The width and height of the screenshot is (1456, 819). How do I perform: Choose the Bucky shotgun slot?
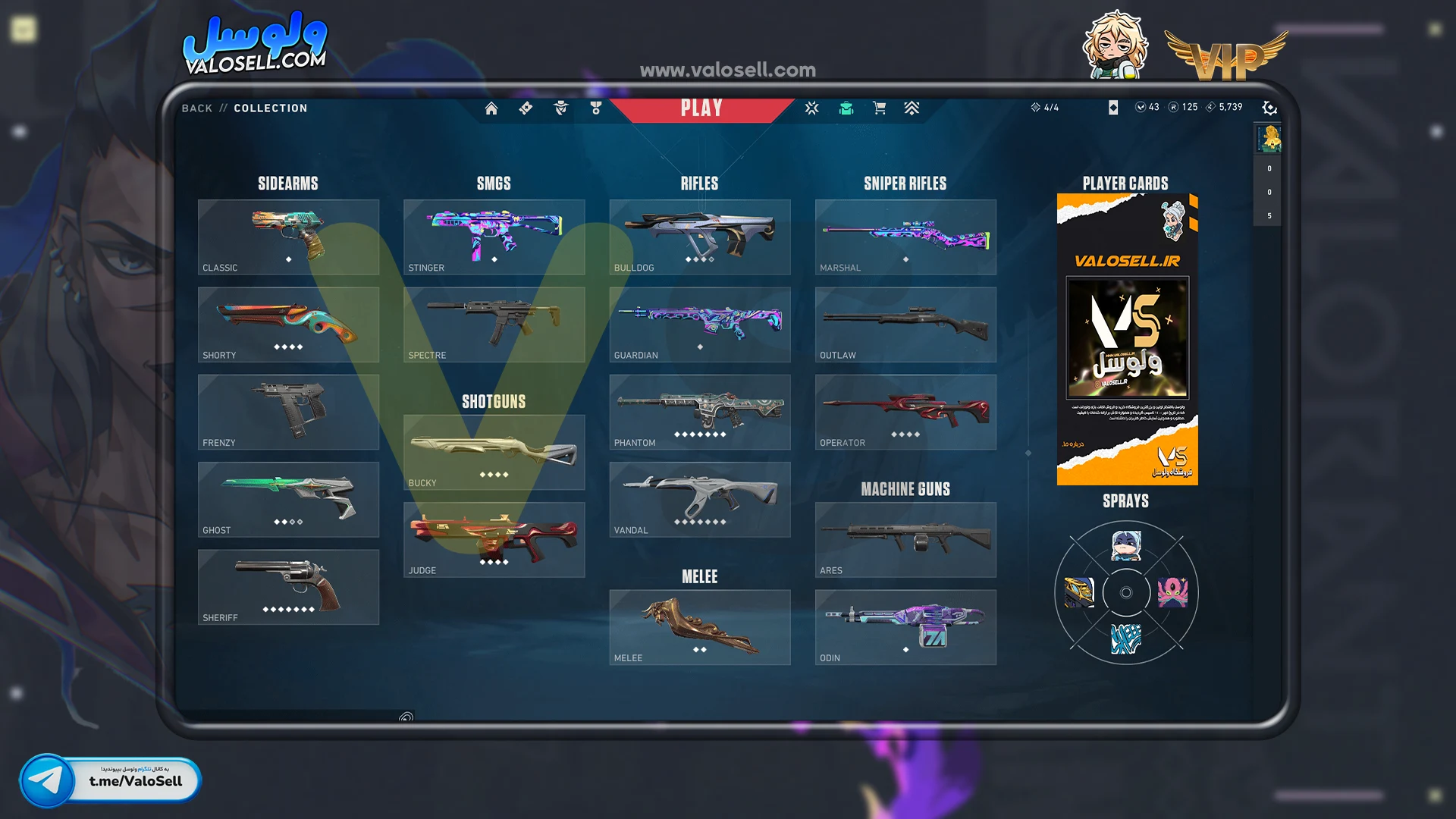(x=494, y=452)
